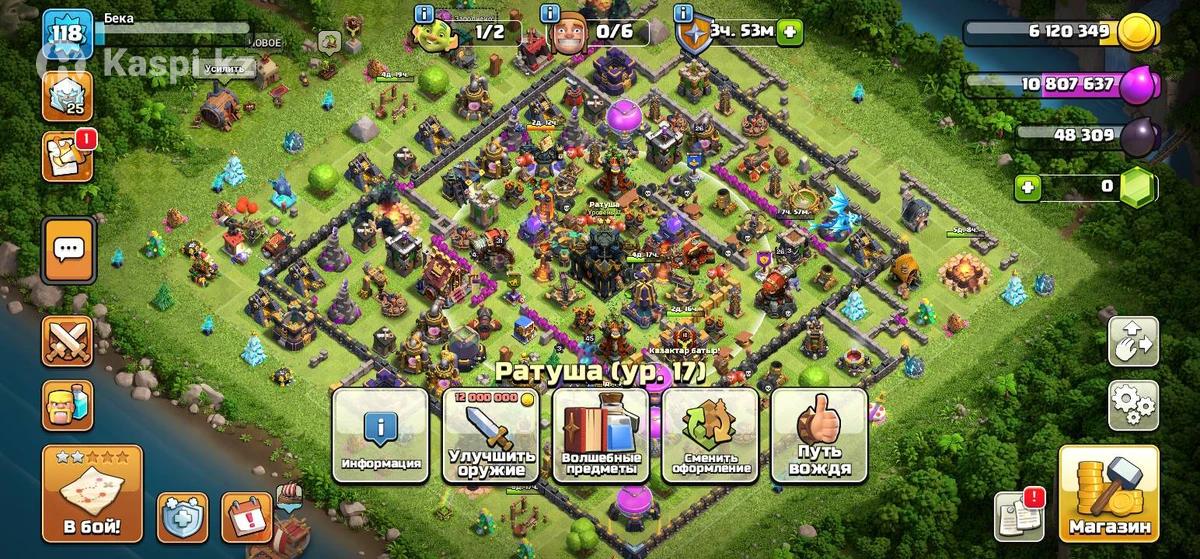This screenshot has height=559, width=1200.
Task: Open the scroll icon with red notification
Action: [67, 157]
